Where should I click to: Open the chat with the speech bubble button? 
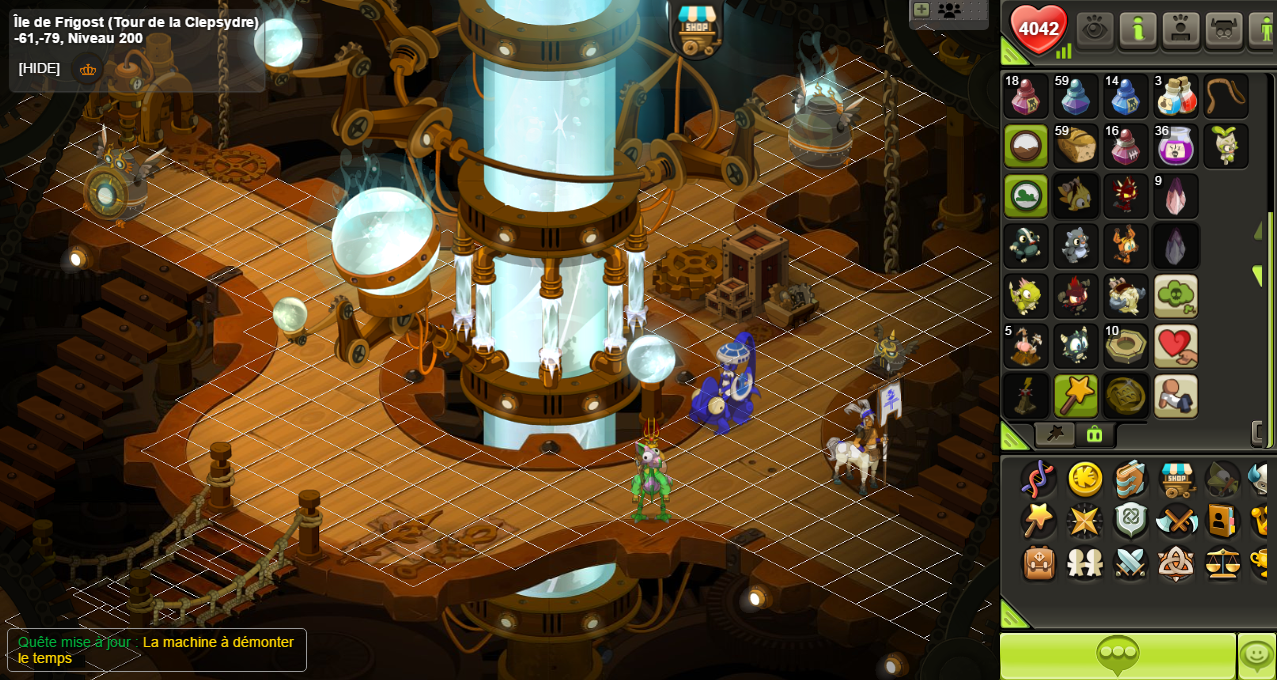click(1118, 656)
